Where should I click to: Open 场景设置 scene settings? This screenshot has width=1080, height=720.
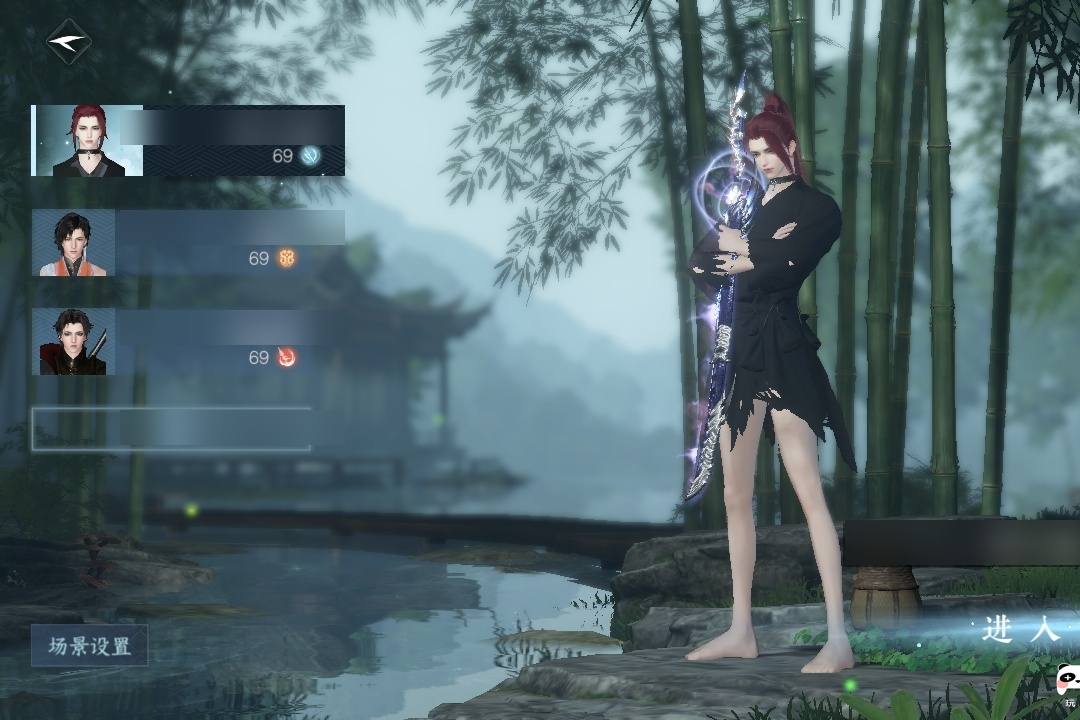(89, 646)
